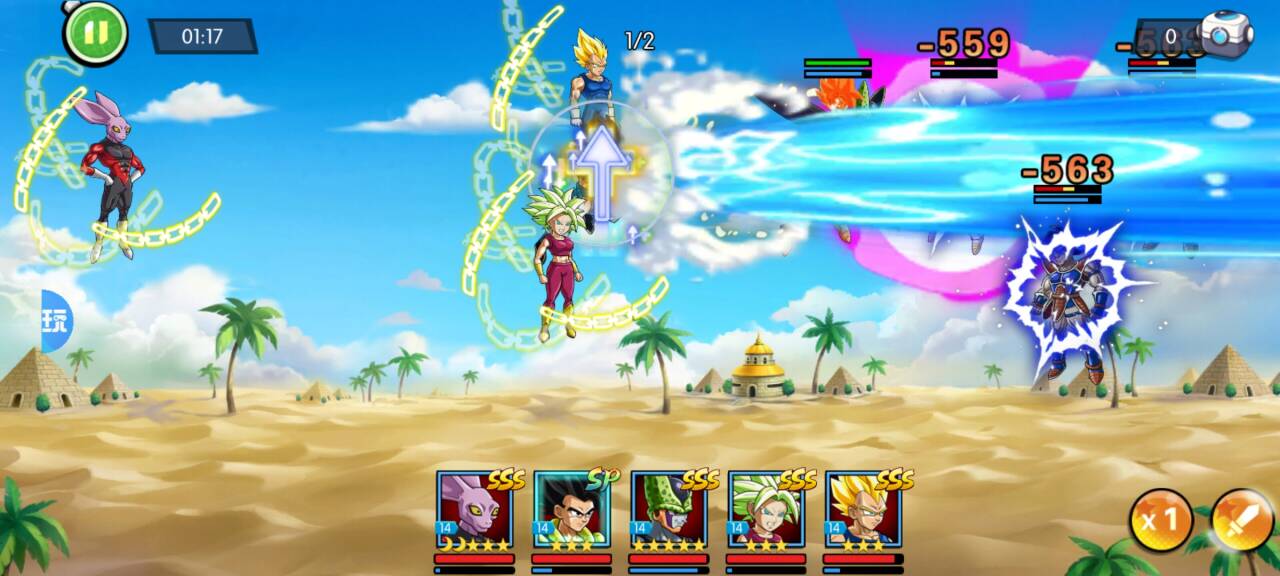Screen dimensions: 1280x576
Task: Pick the green-haired Kefla hero portrait
Action: coord(765,510)
